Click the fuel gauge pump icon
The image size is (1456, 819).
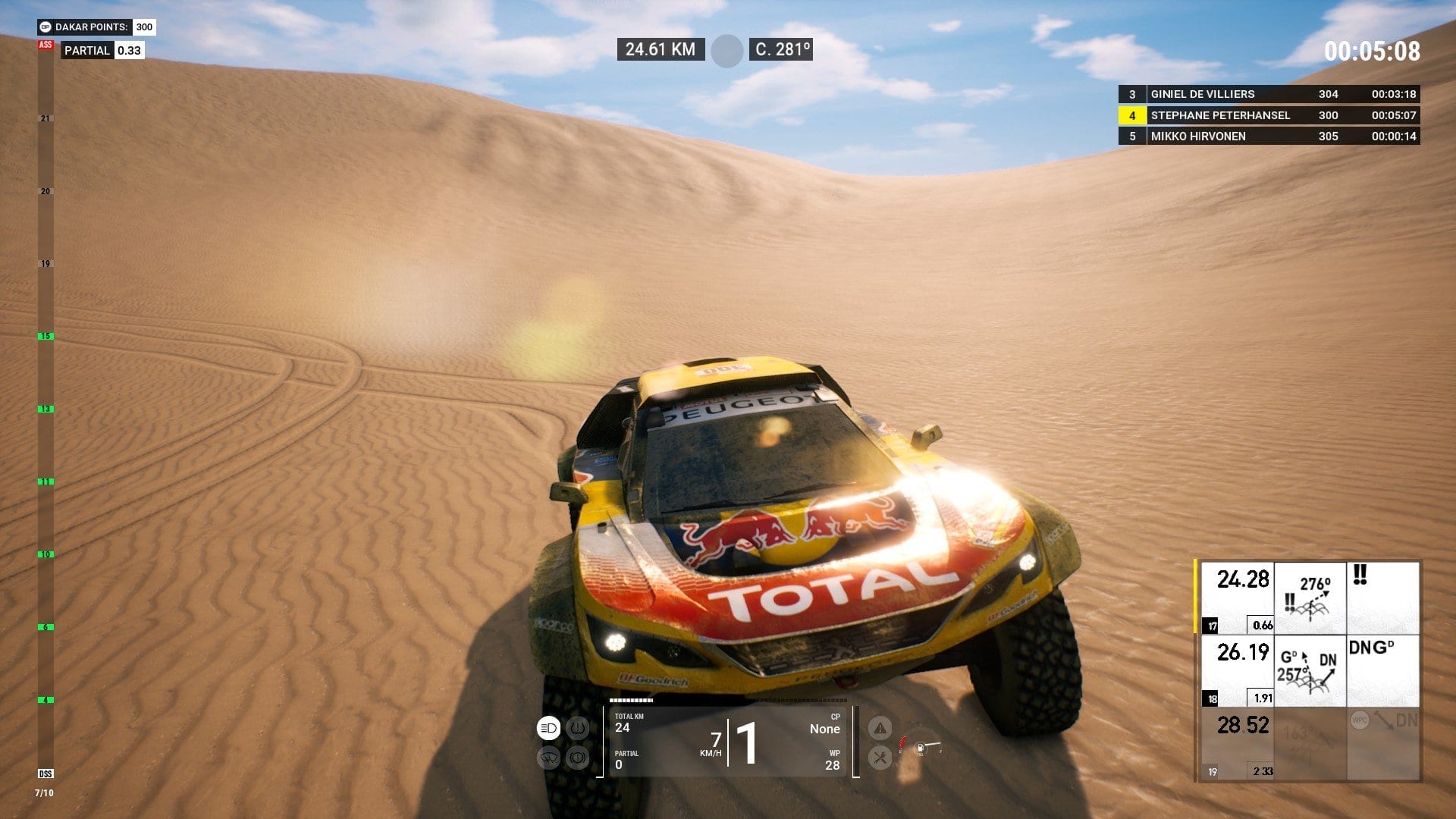click(x=920, y=748)
